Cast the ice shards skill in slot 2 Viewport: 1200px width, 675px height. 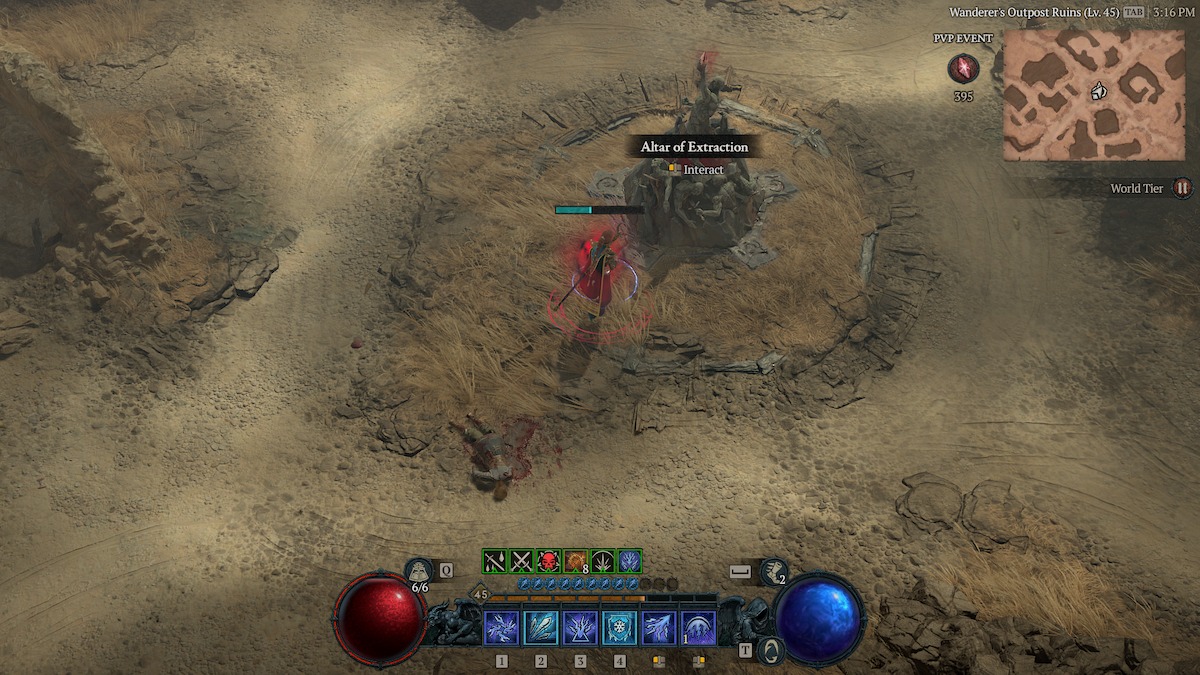pyautogui.click(x=541, y=628)
